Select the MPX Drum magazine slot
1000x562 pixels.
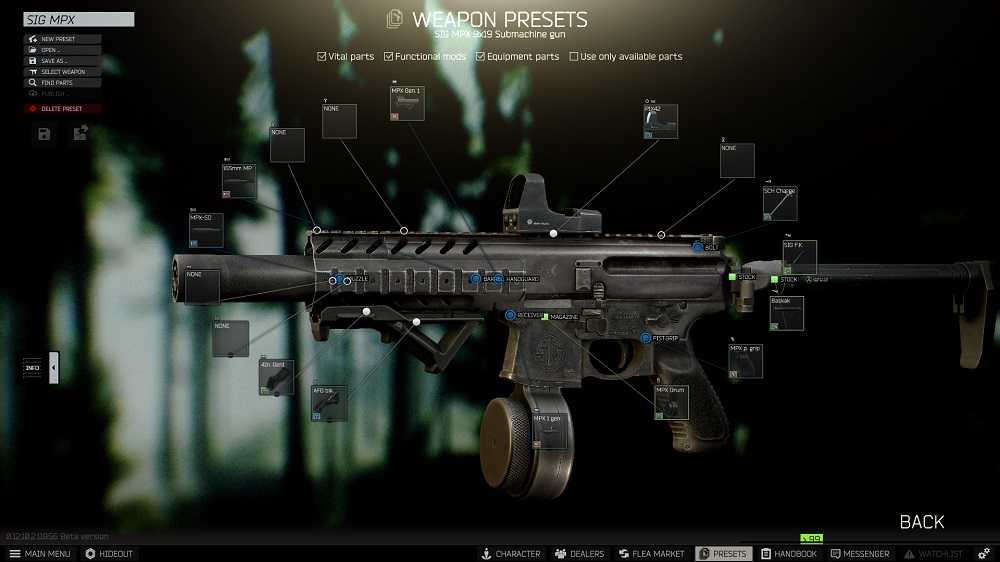[x=672, y=401]
